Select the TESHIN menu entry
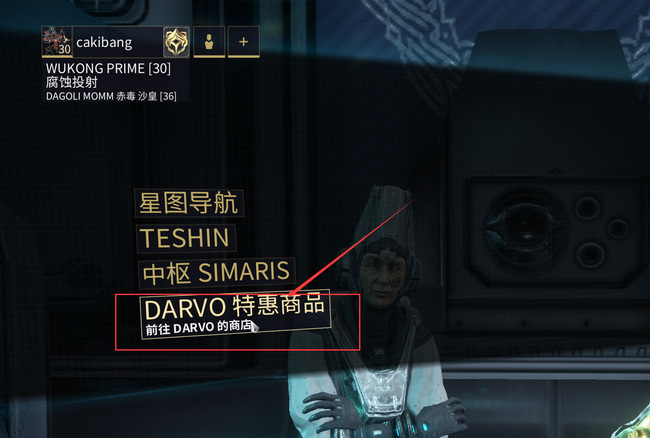This screenshot has width=650, height=438. [187, 237]
